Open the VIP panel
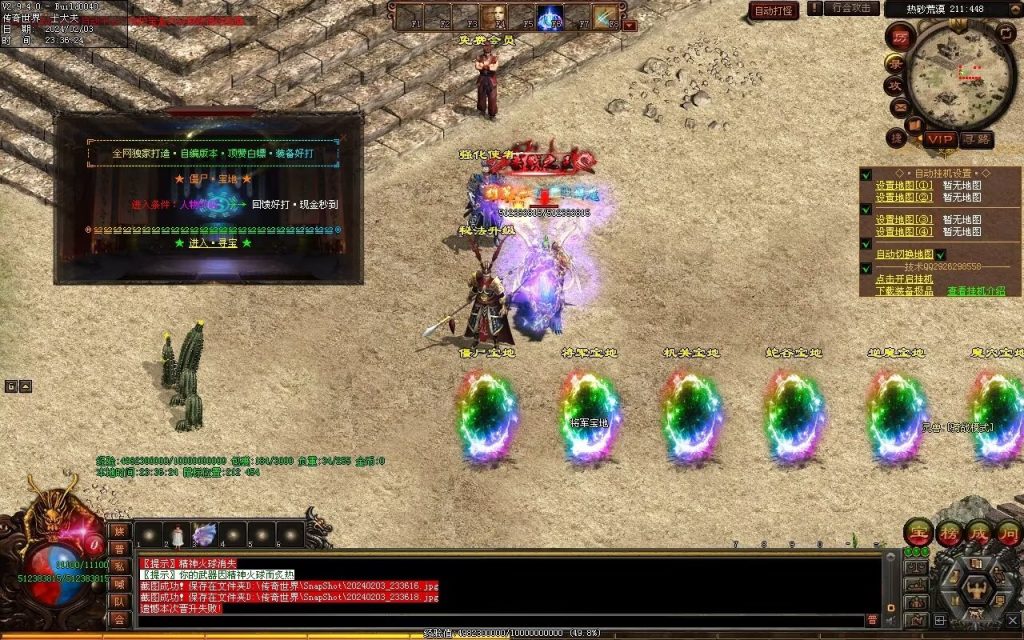This screenshot has height=640, width=1024. (939, 139)
